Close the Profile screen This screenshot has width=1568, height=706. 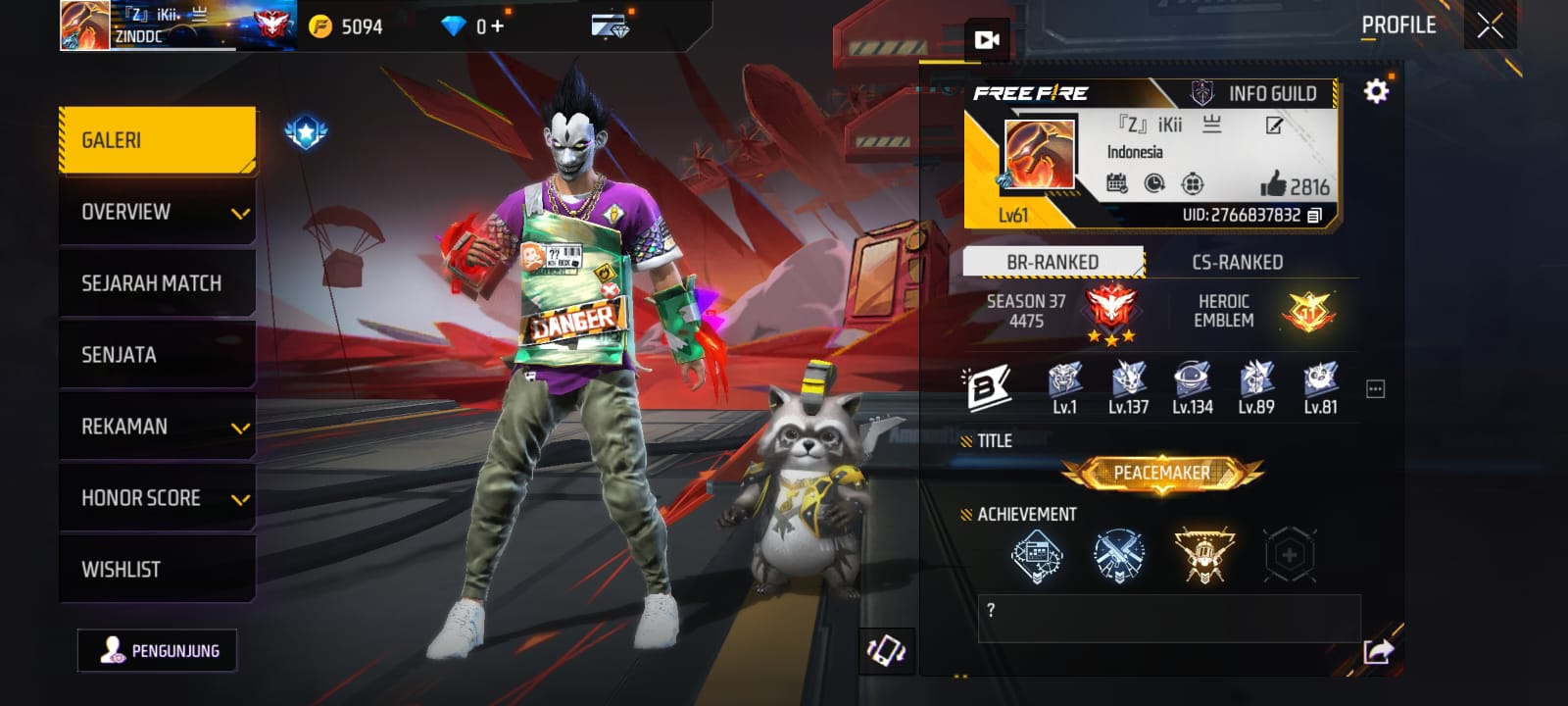(x=1490, y=26)
